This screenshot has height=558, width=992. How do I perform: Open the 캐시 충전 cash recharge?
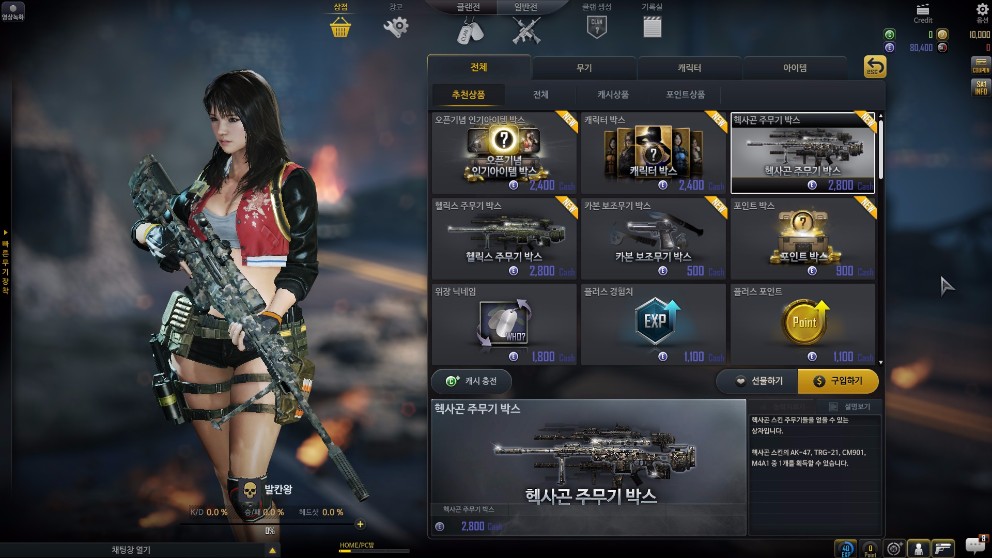pyautogui.click(x=471, y=381)
